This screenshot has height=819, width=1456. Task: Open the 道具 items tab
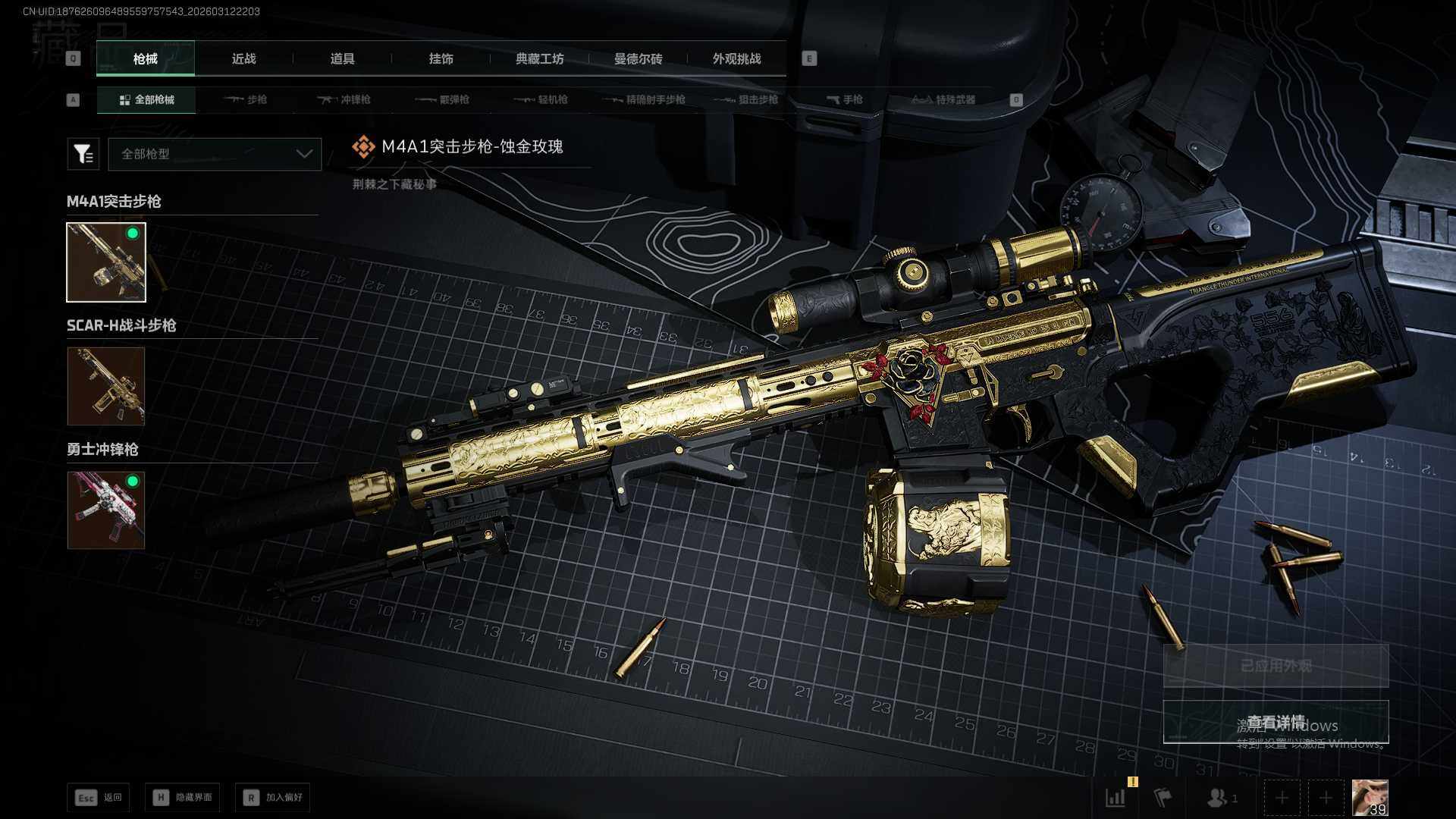tap(342, 58)
